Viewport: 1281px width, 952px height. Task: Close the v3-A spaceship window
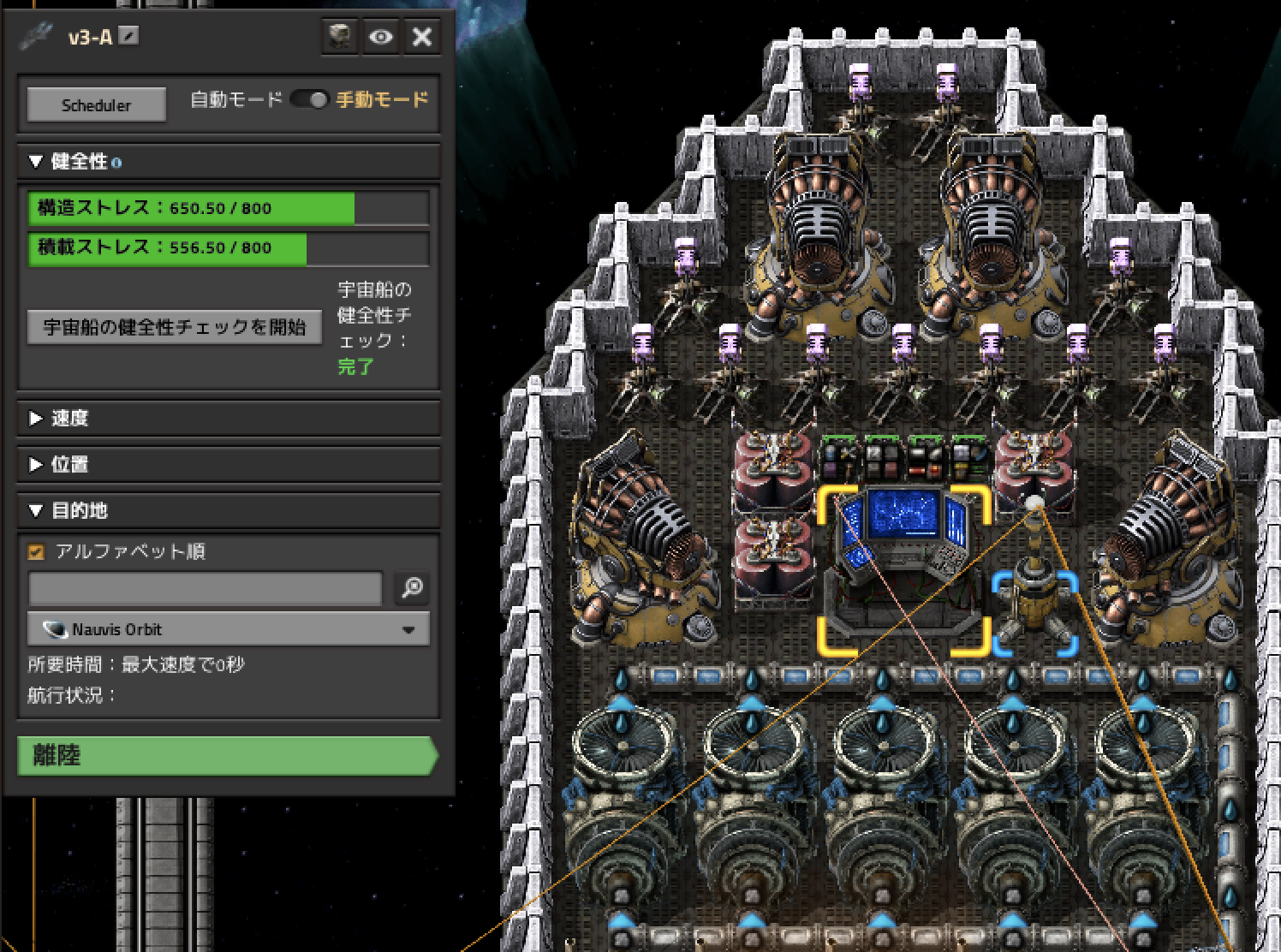click(422, 37)
